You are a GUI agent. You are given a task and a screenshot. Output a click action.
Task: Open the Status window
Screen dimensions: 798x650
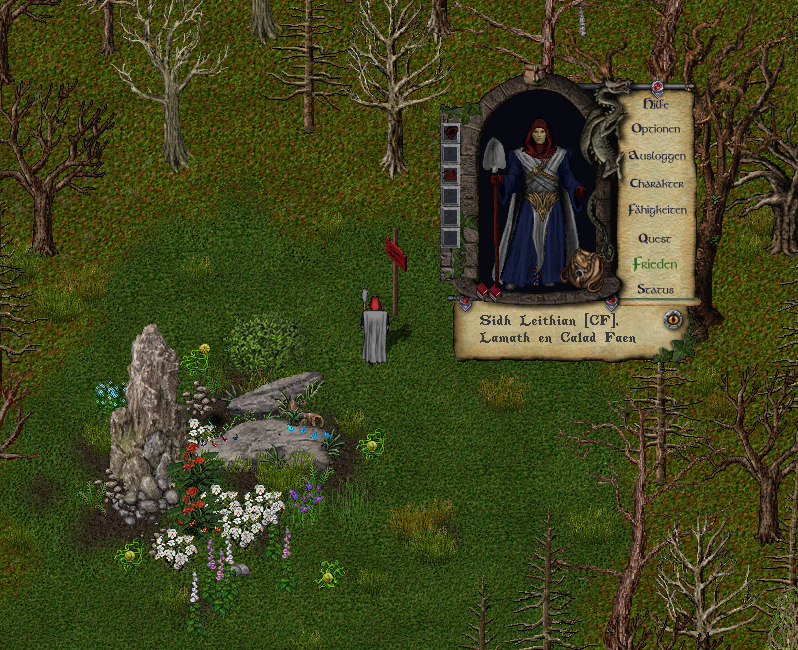655,290
